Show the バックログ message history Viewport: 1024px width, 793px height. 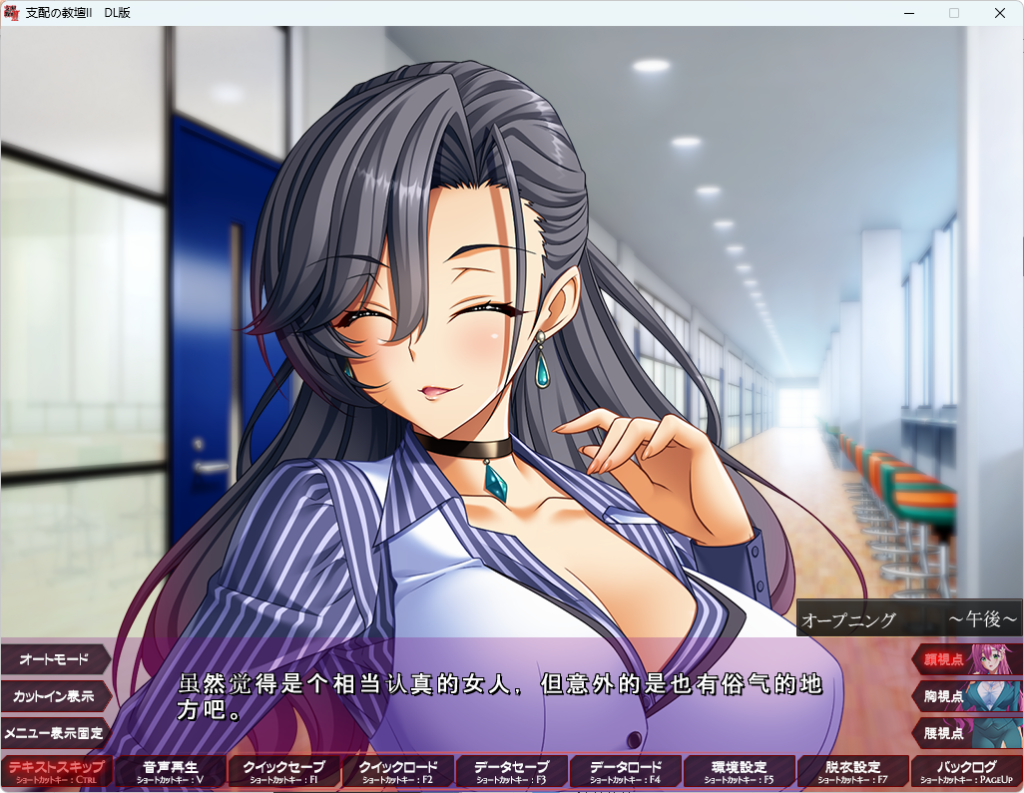[x=966, y=771]
